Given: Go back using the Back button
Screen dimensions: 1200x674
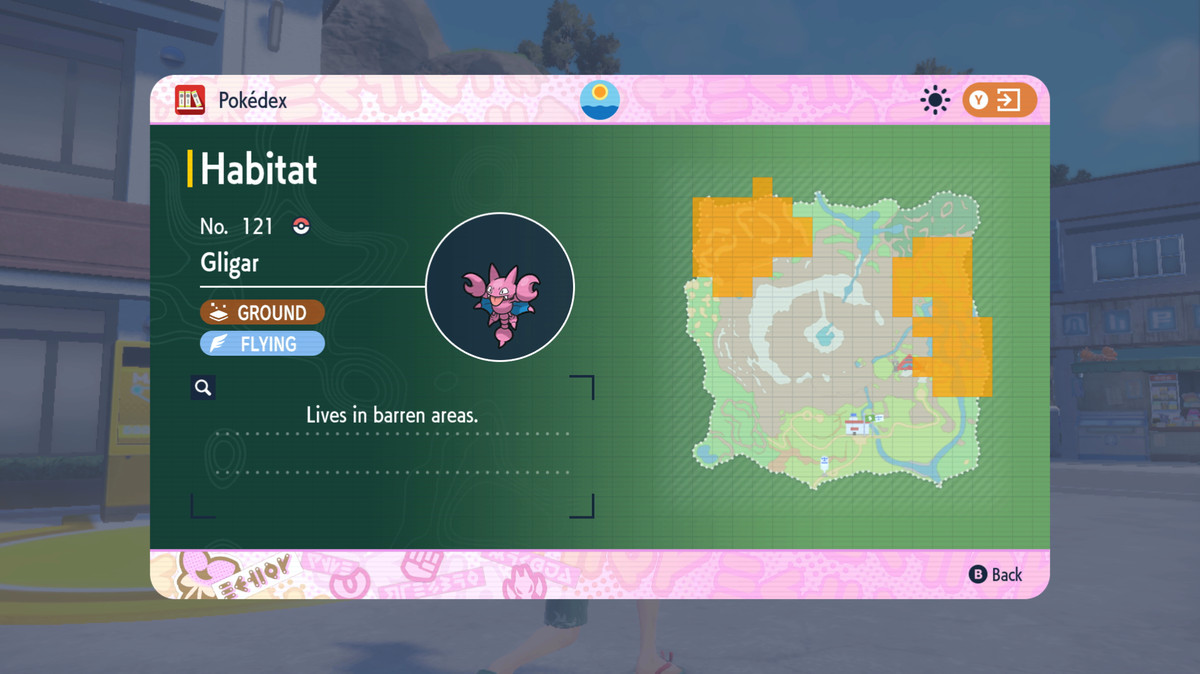Looking at the screenshot, I should click(996, 574).
